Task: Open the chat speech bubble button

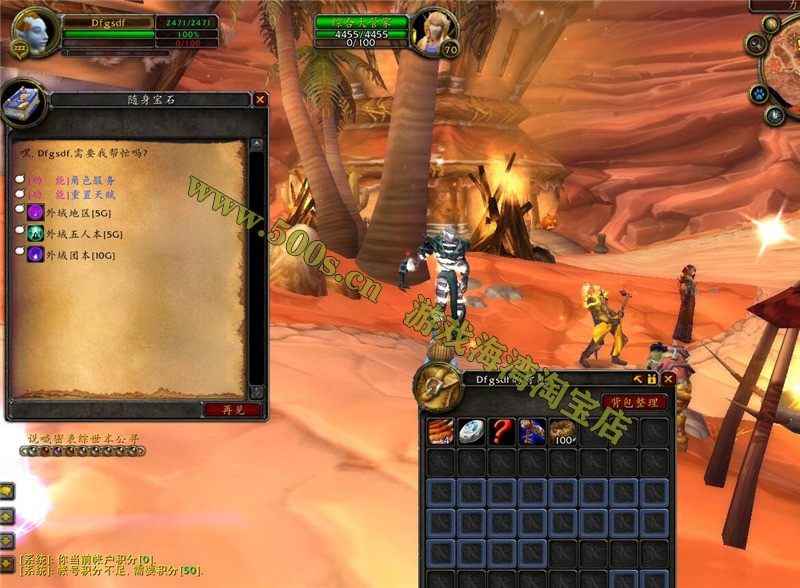Action: (6, 492)
